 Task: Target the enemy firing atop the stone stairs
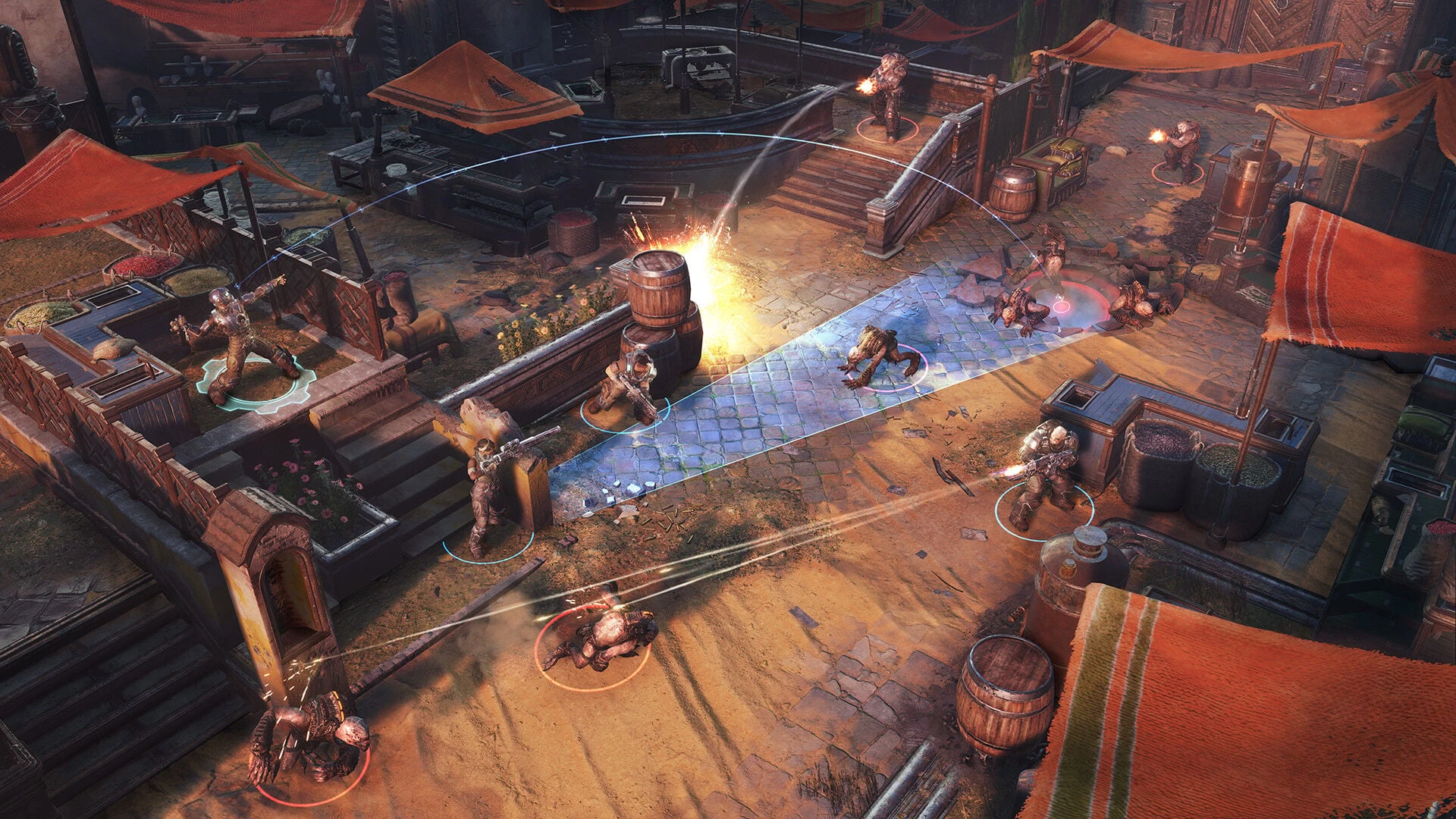pyautogui.click(x=886, y=93)
